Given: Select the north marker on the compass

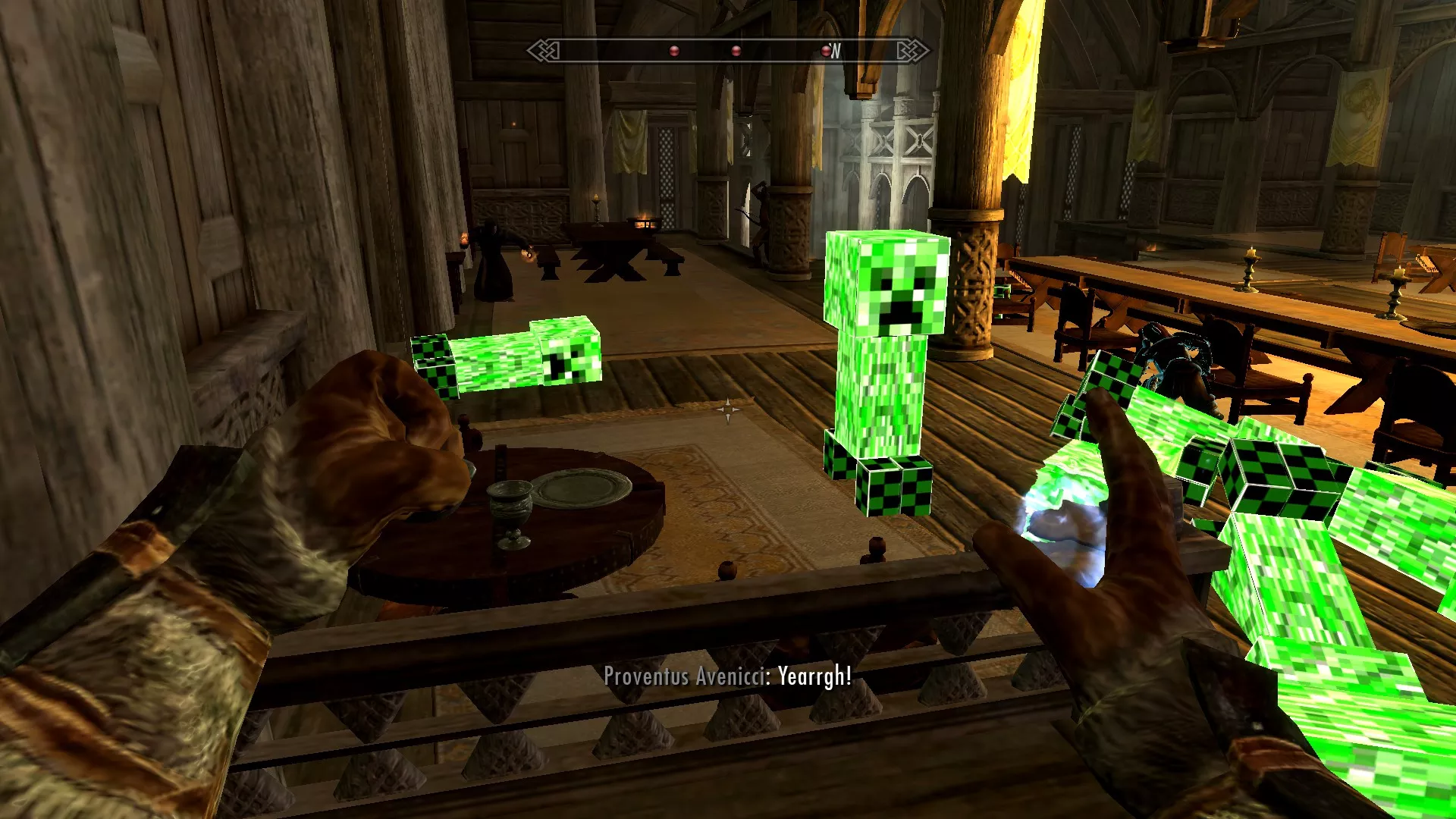Looking at the screenshot, I should click(x=836, y=51).
